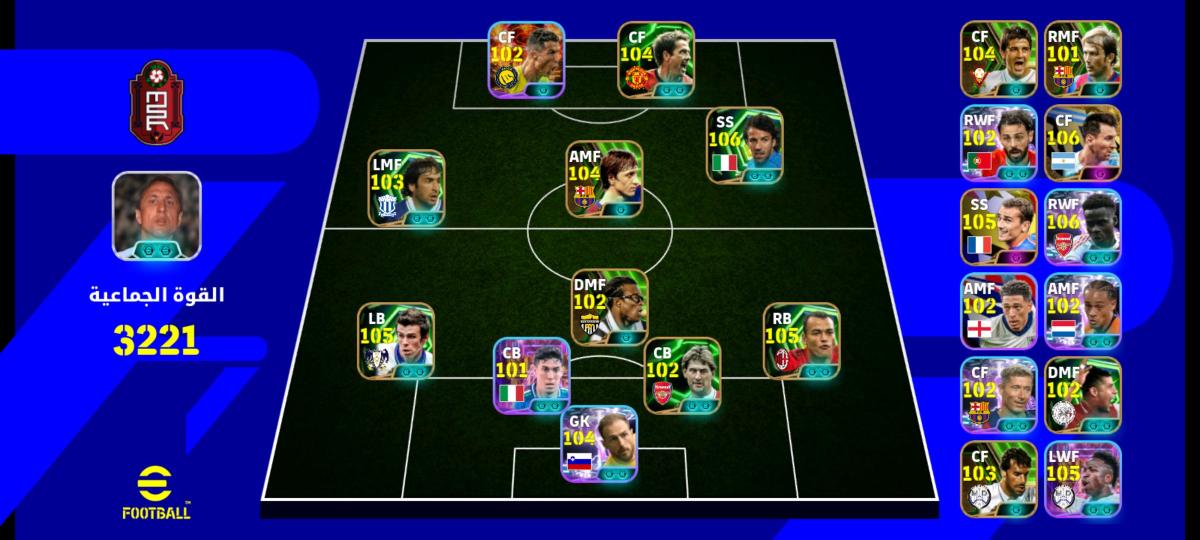This screenshot has height=540, width=1200.
Task: Pick the SS 105 substitute with France flag
Action: [x=998, y=226]
